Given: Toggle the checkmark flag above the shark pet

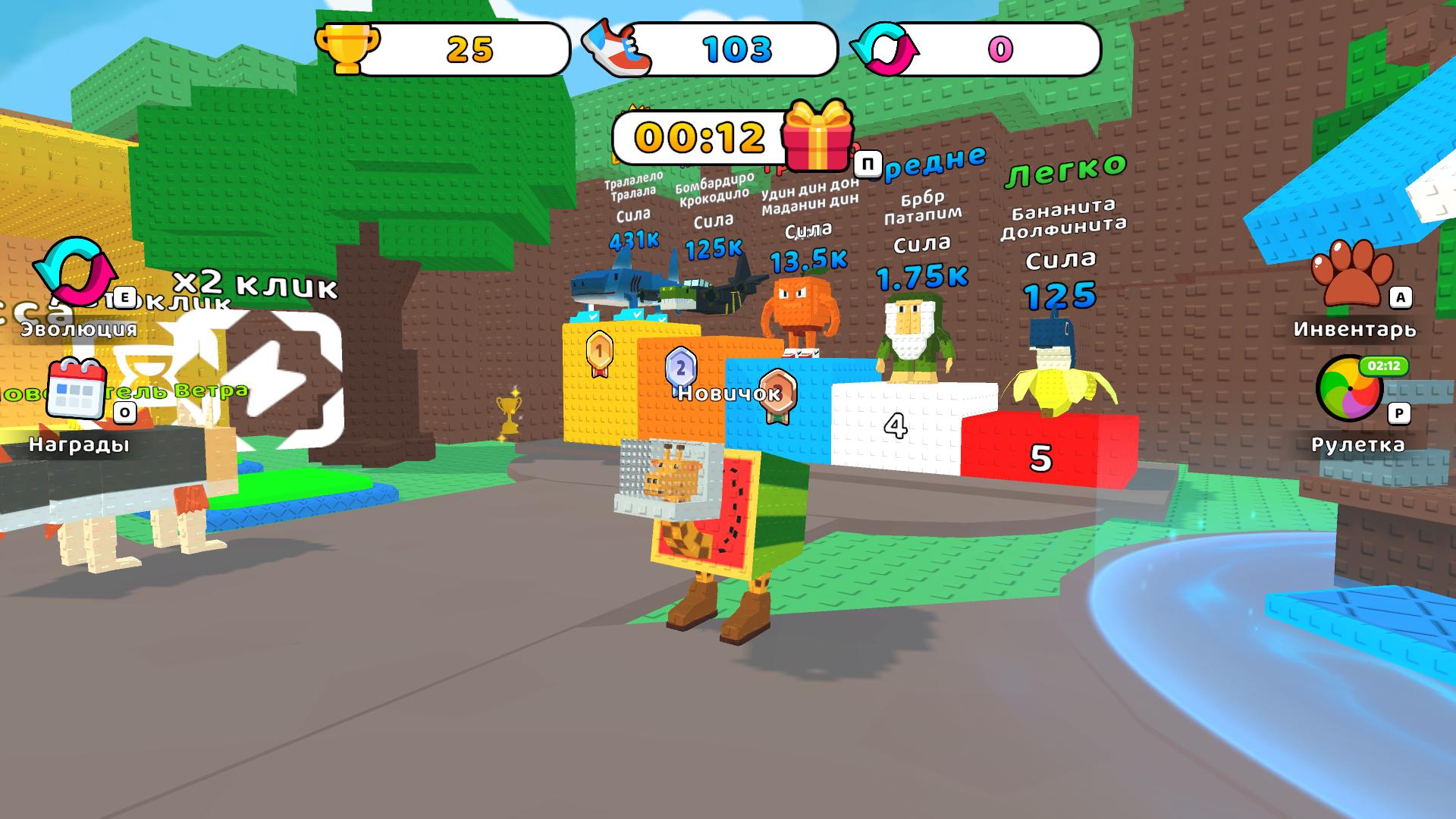Looking at the screenshot, I should (x=594, y=316).
